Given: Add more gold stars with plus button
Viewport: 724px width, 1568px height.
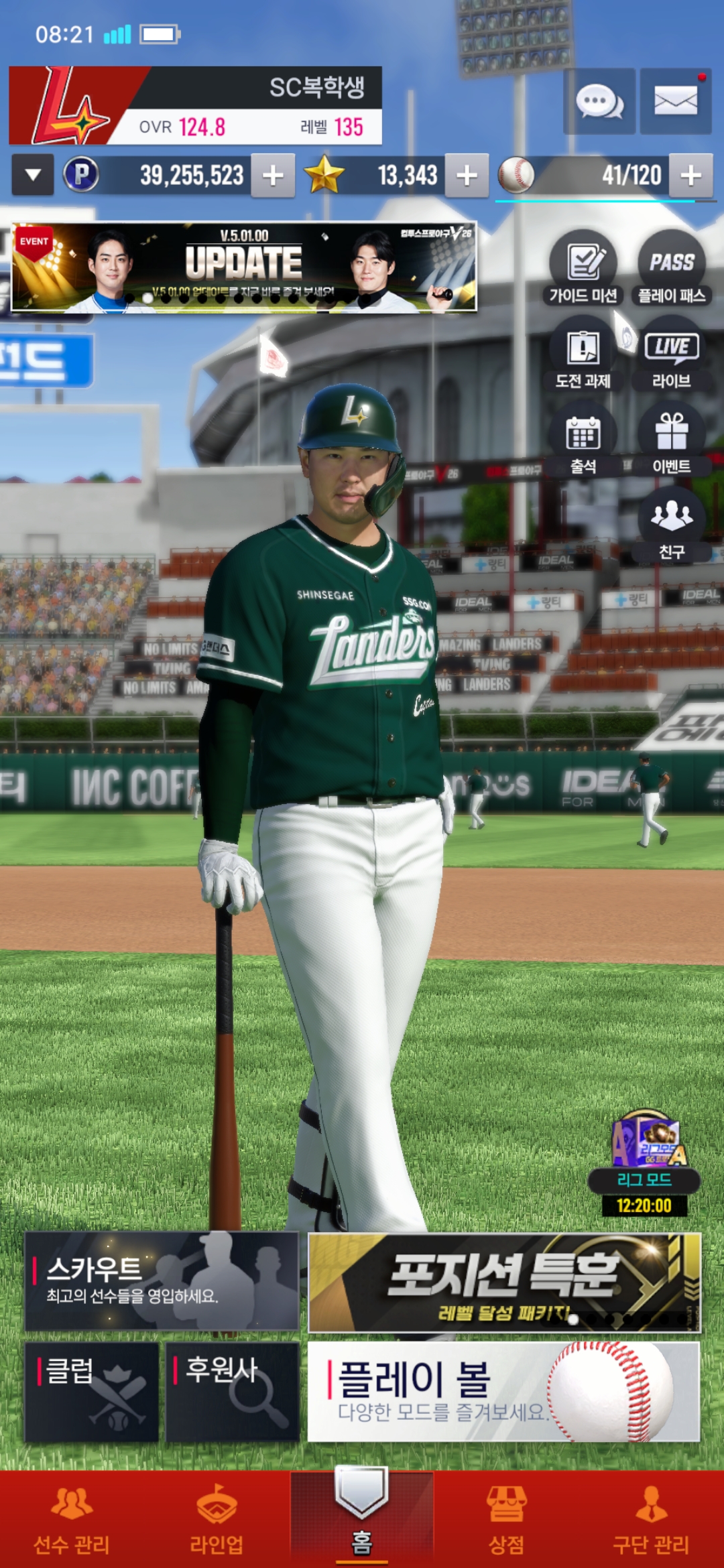Looking at the screenshot, I should pyautogui.click(x=467, y=176).
